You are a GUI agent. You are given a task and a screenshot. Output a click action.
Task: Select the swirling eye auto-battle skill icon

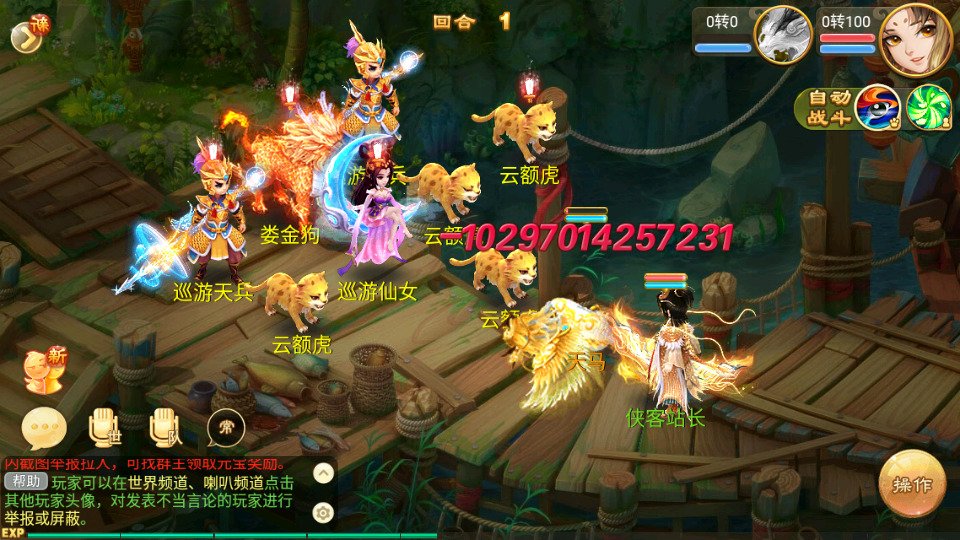pos(877,108)
